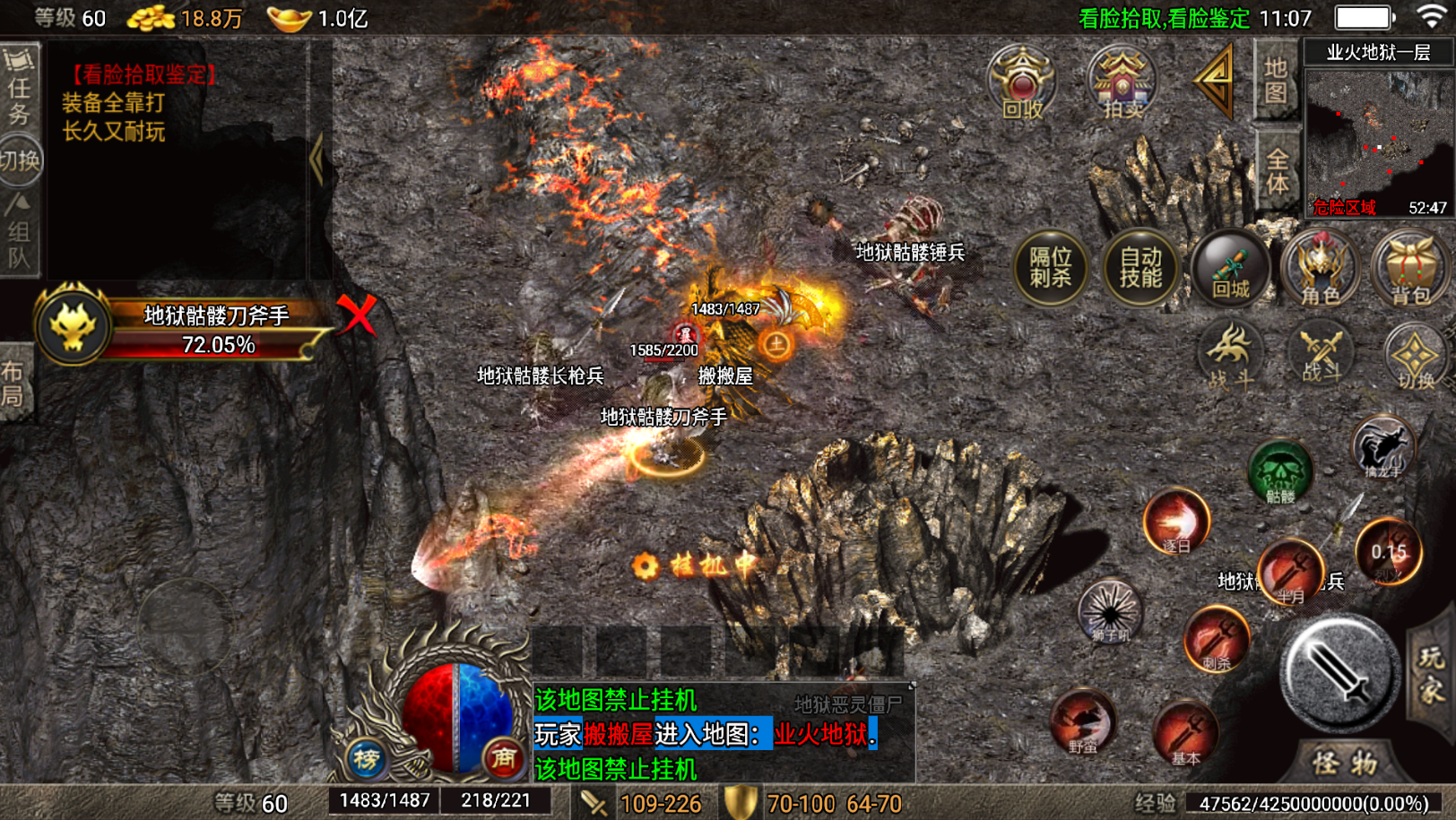
Task: Open the 任务 quest tab
Action: coord(19,87)
